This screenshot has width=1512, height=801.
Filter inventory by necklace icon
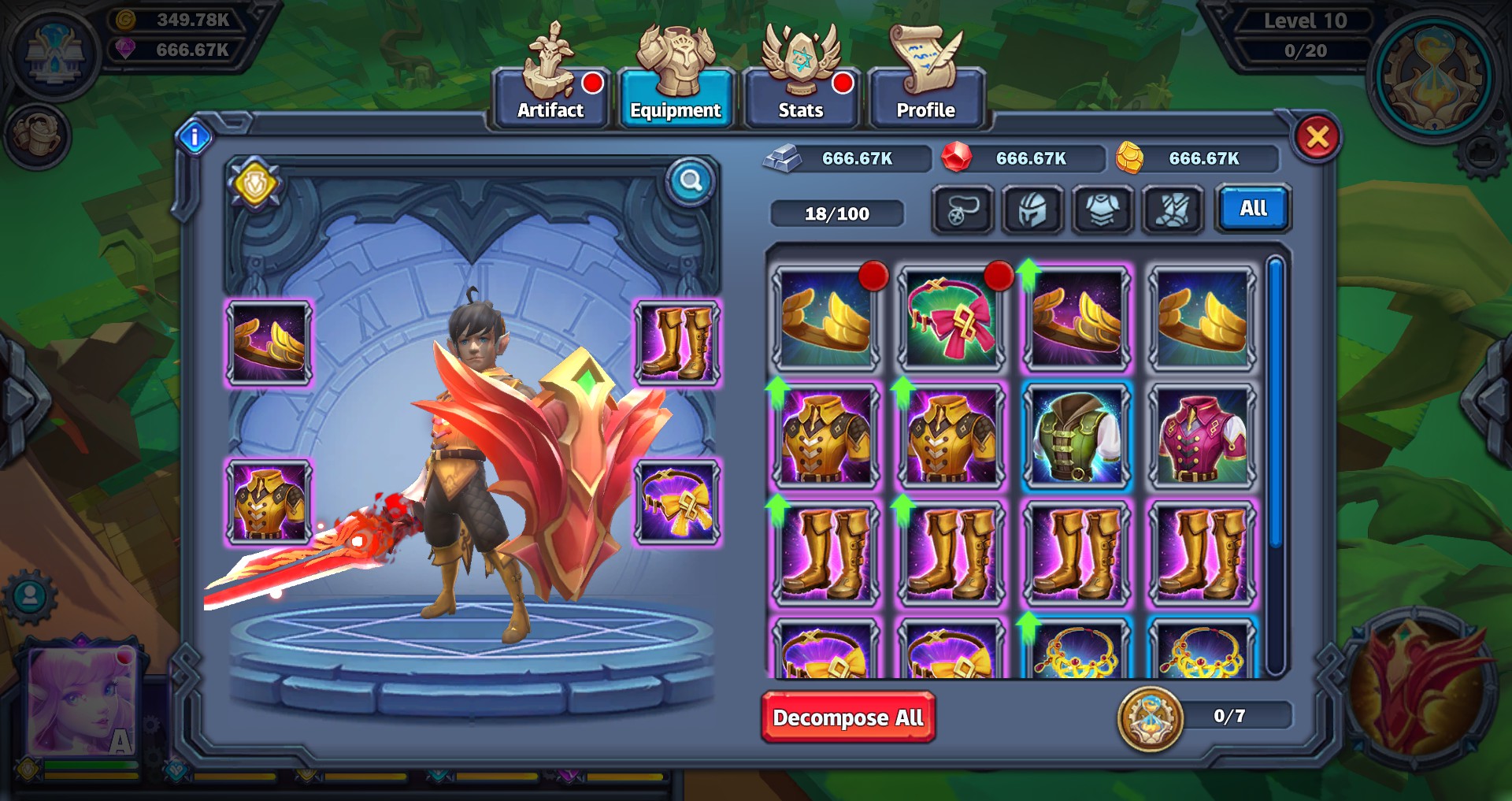962,210
